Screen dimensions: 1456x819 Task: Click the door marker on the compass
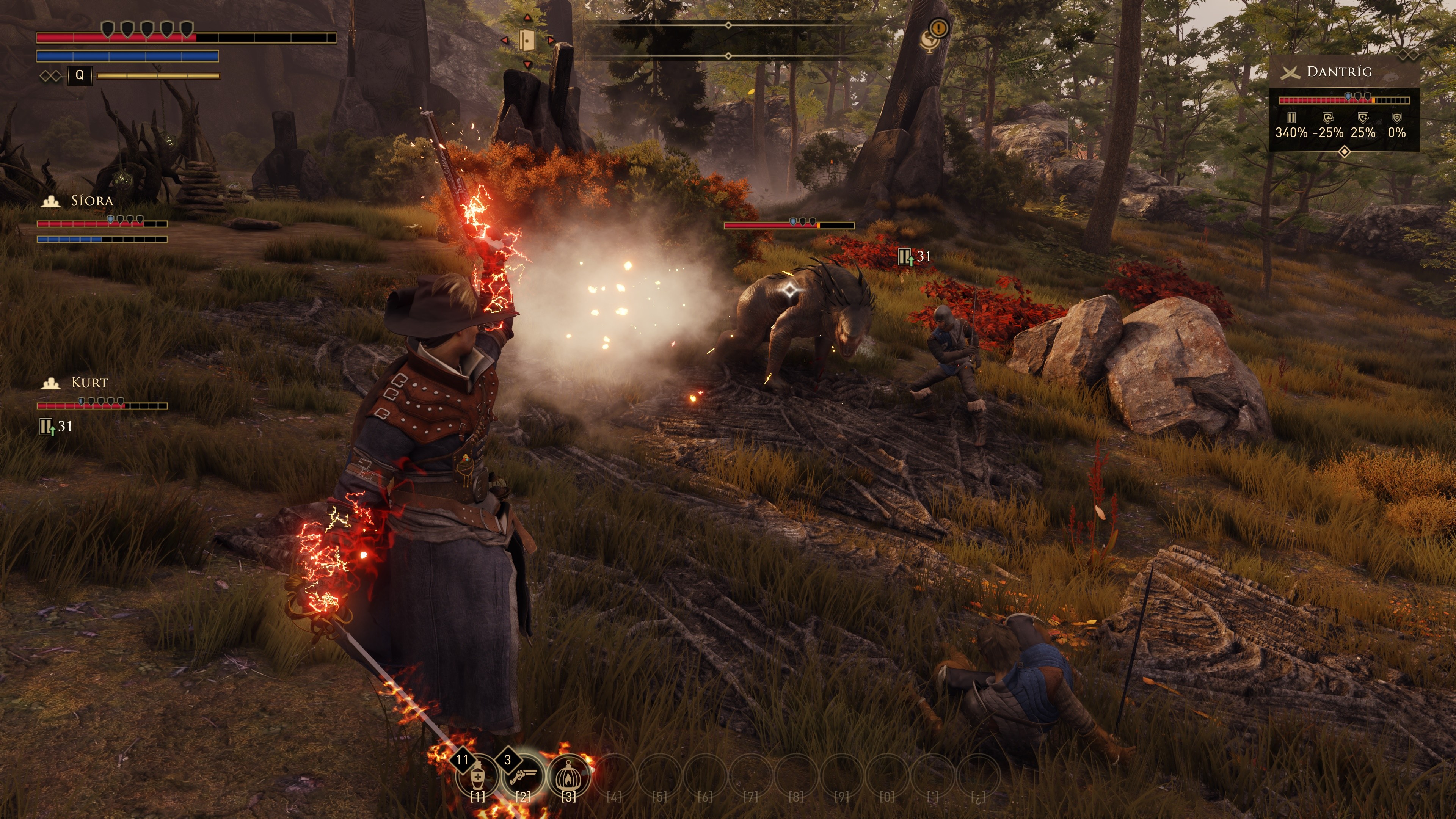527,41
